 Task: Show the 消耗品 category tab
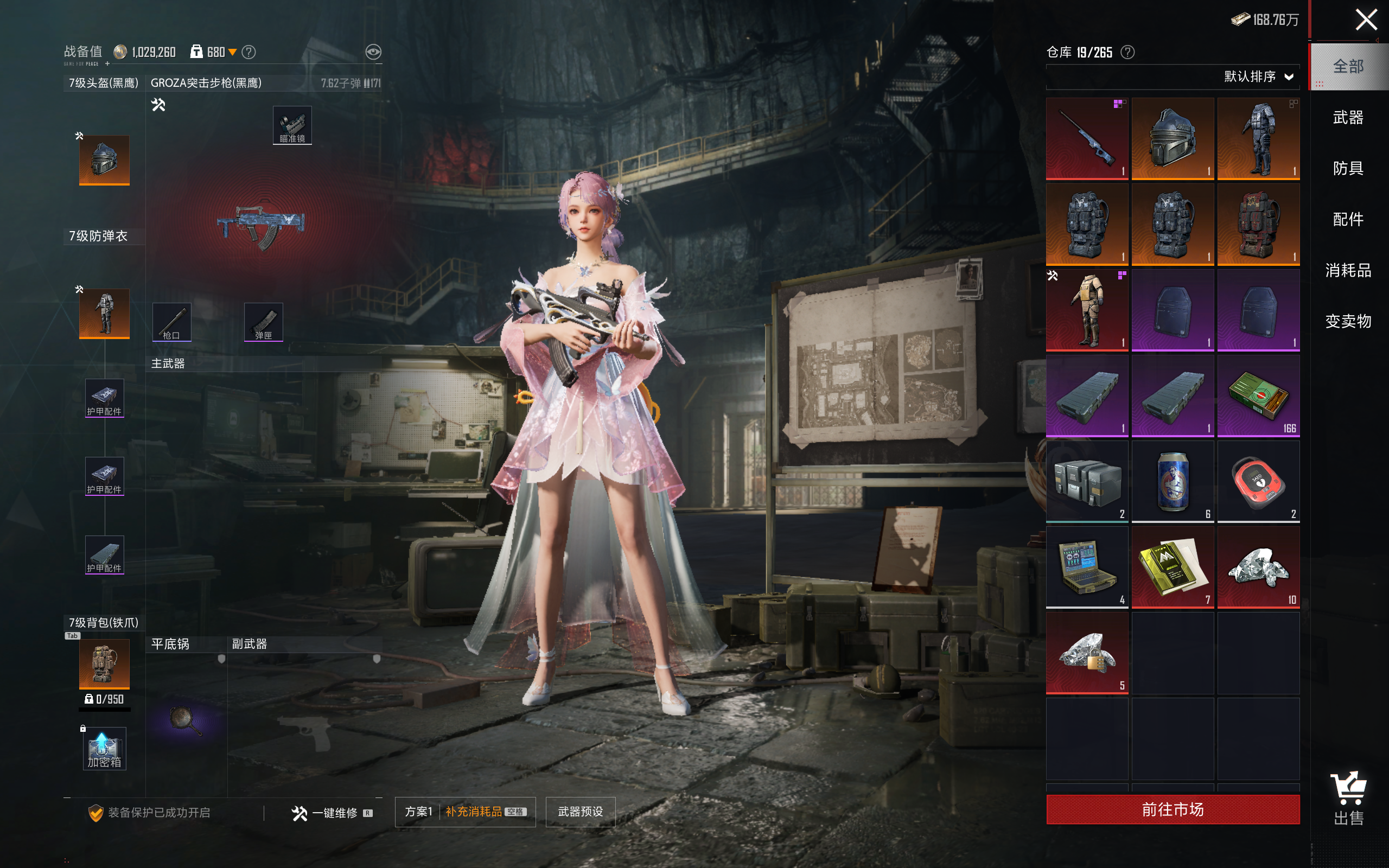coord(1348,270)
